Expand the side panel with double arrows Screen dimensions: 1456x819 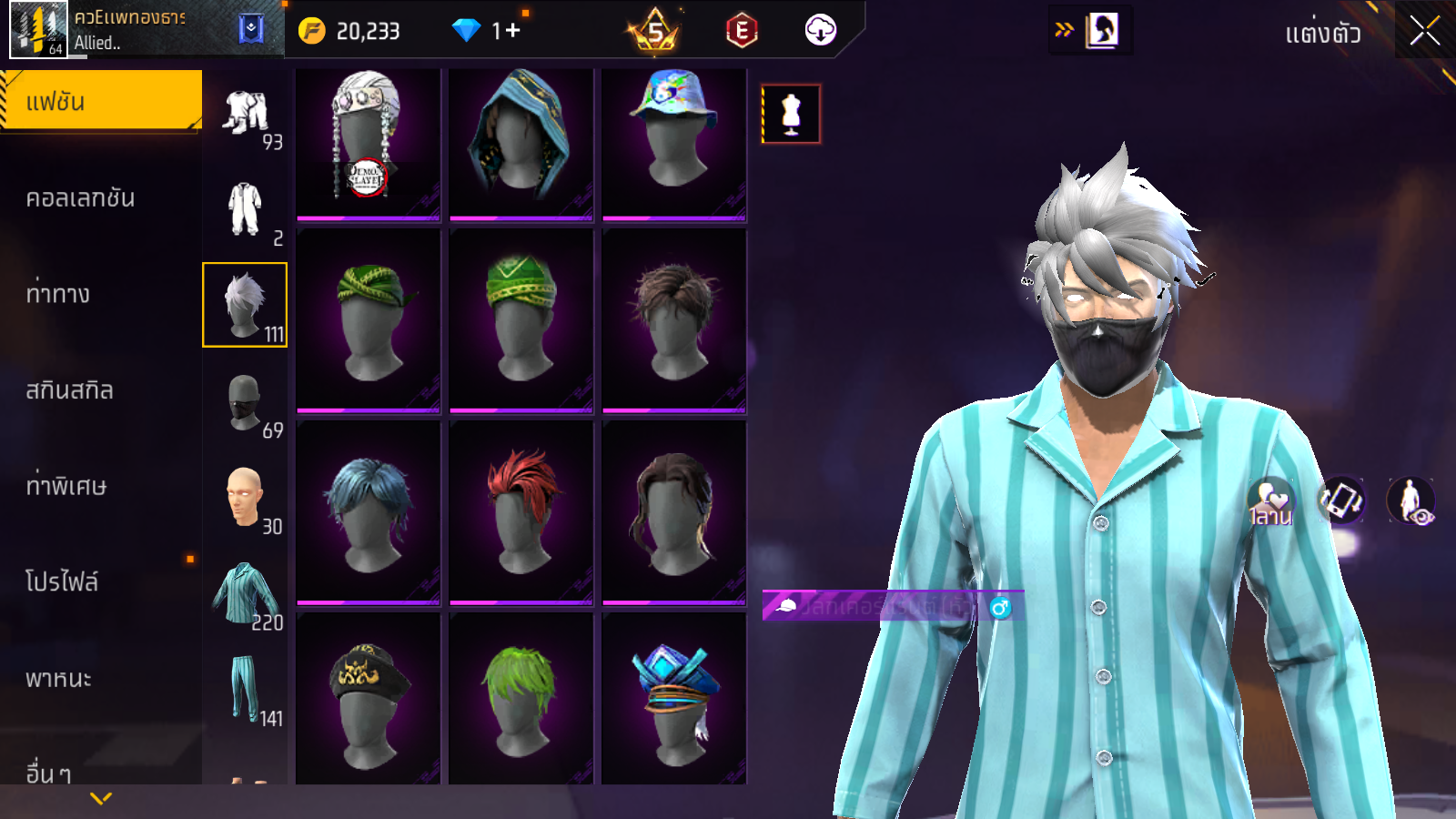(x=1064, y=30)
